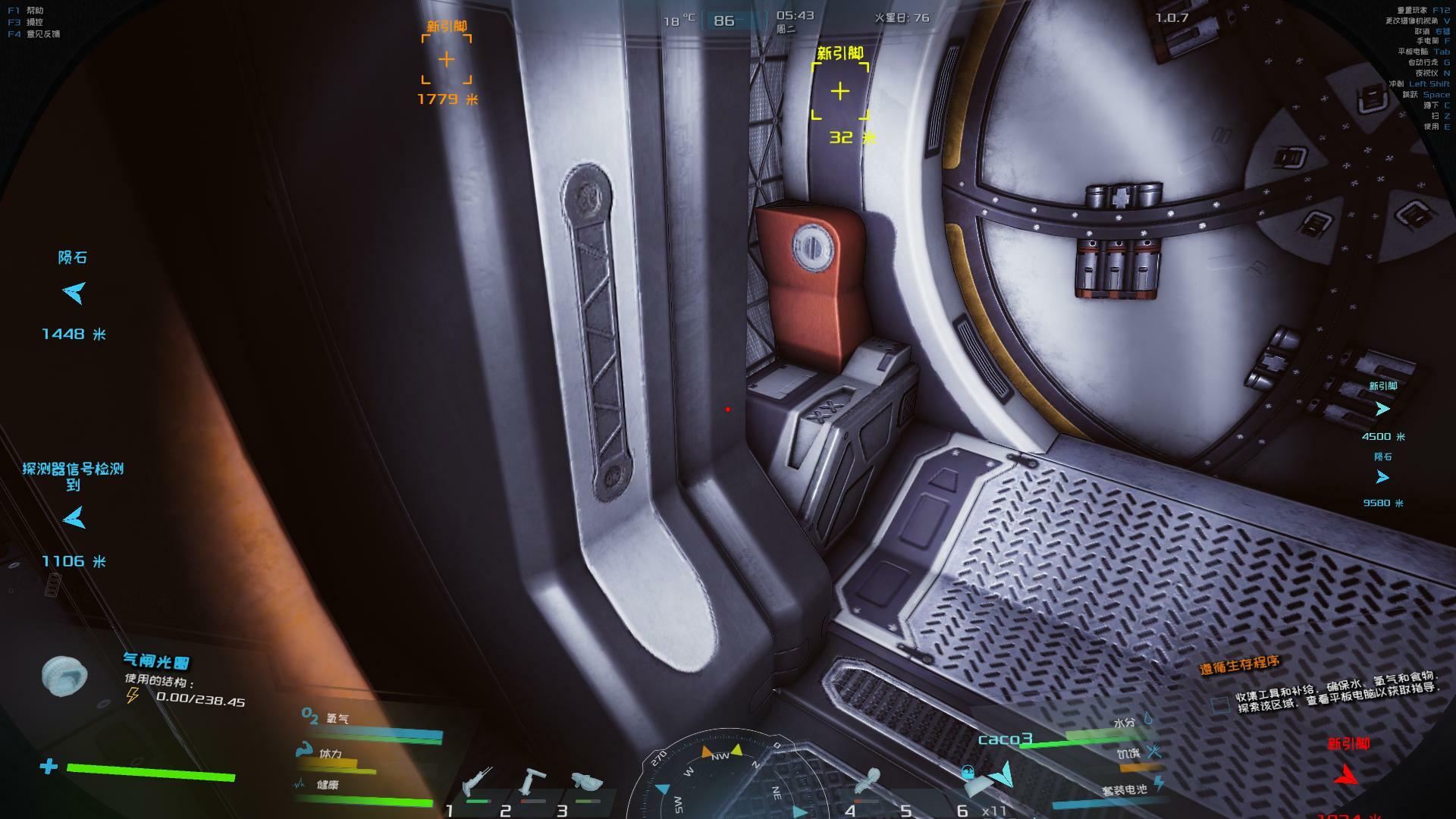The width and height of the screenshot is (1456, 819).
Task: Click the yellow 新引脚 waypoint marker at 32 米
Action: [x=840, y=92]
